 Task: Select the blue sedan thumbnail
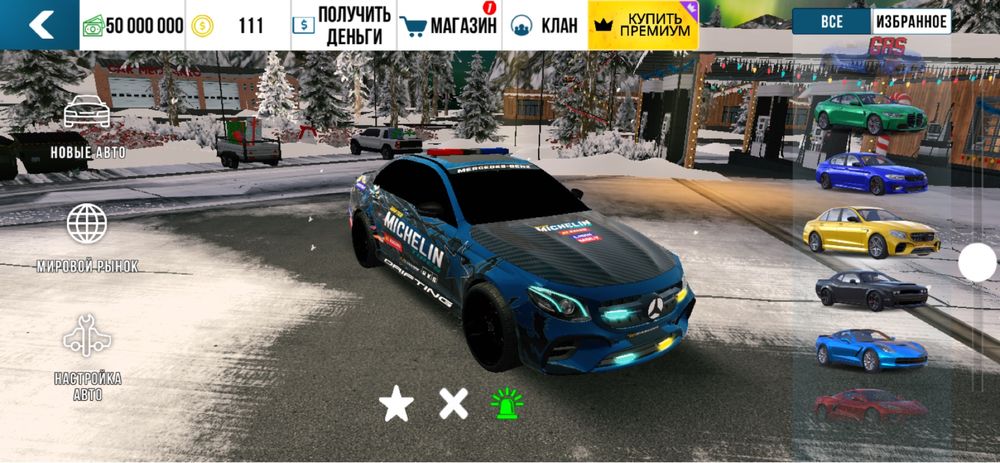[870, 173]
